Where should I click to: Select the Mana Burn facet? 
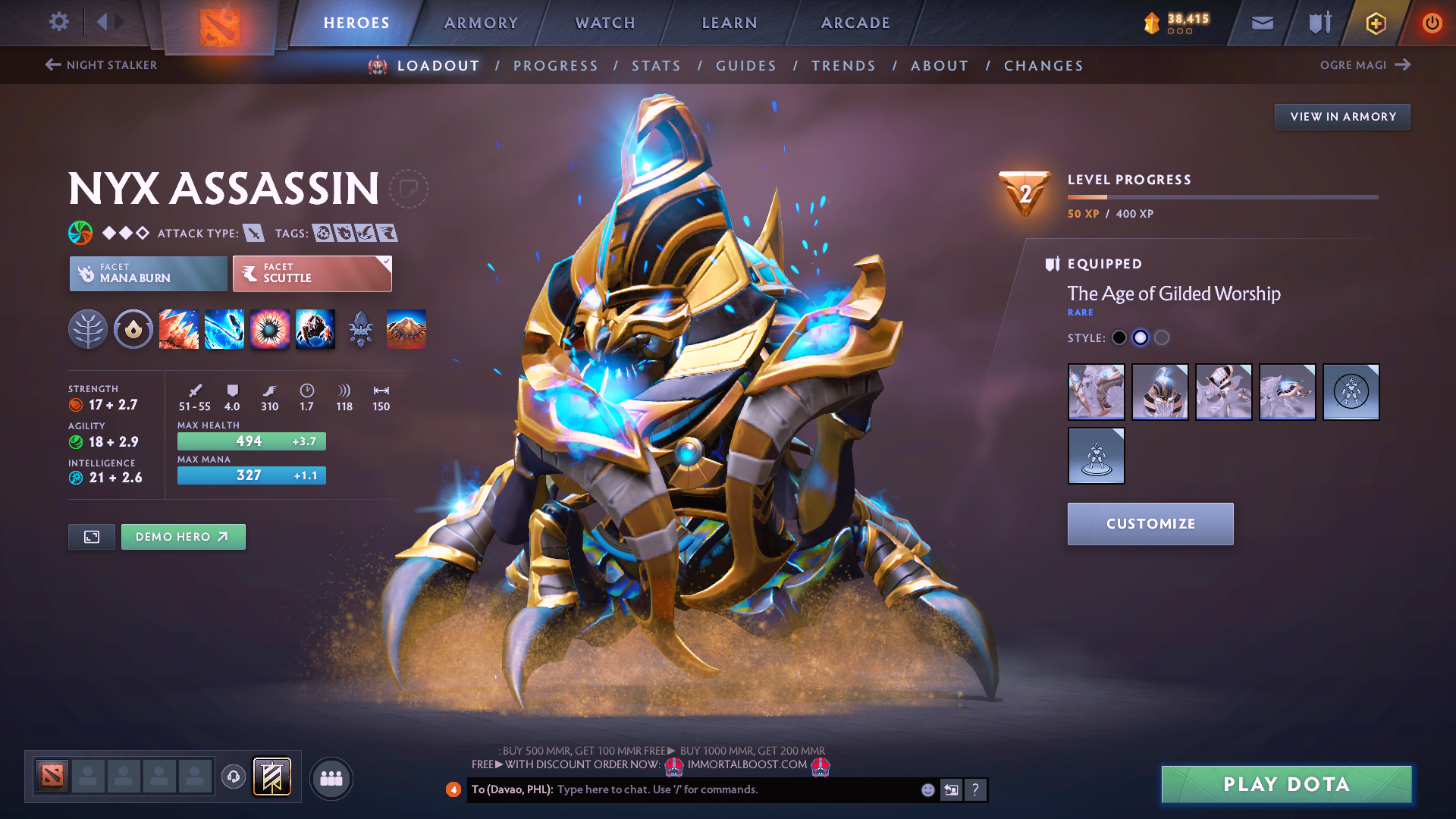pyautogui.click(x=148, y=273)
